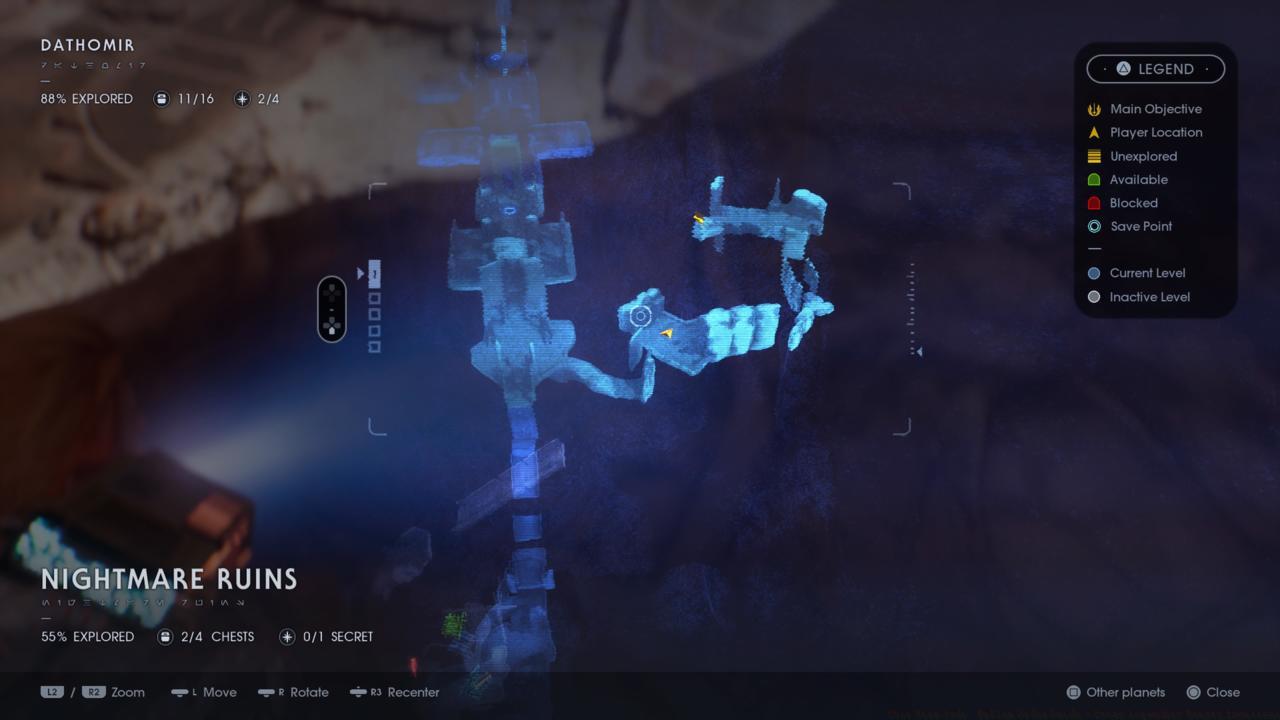1280x720 pixels.
Task: Click the green Available indicator in the Legend
Action: [x=1093, y=179]
